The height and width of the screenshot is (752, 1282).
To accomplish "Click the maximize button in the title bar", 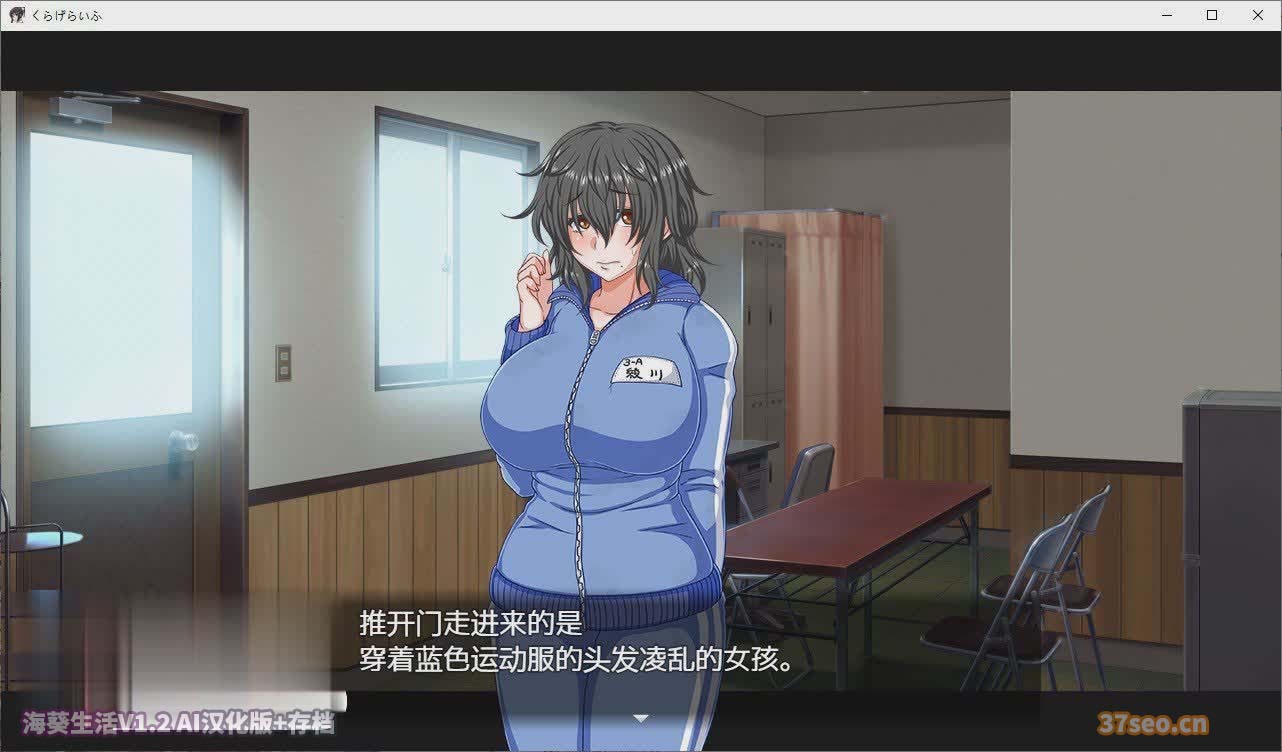I will [x=1210, y=15].
